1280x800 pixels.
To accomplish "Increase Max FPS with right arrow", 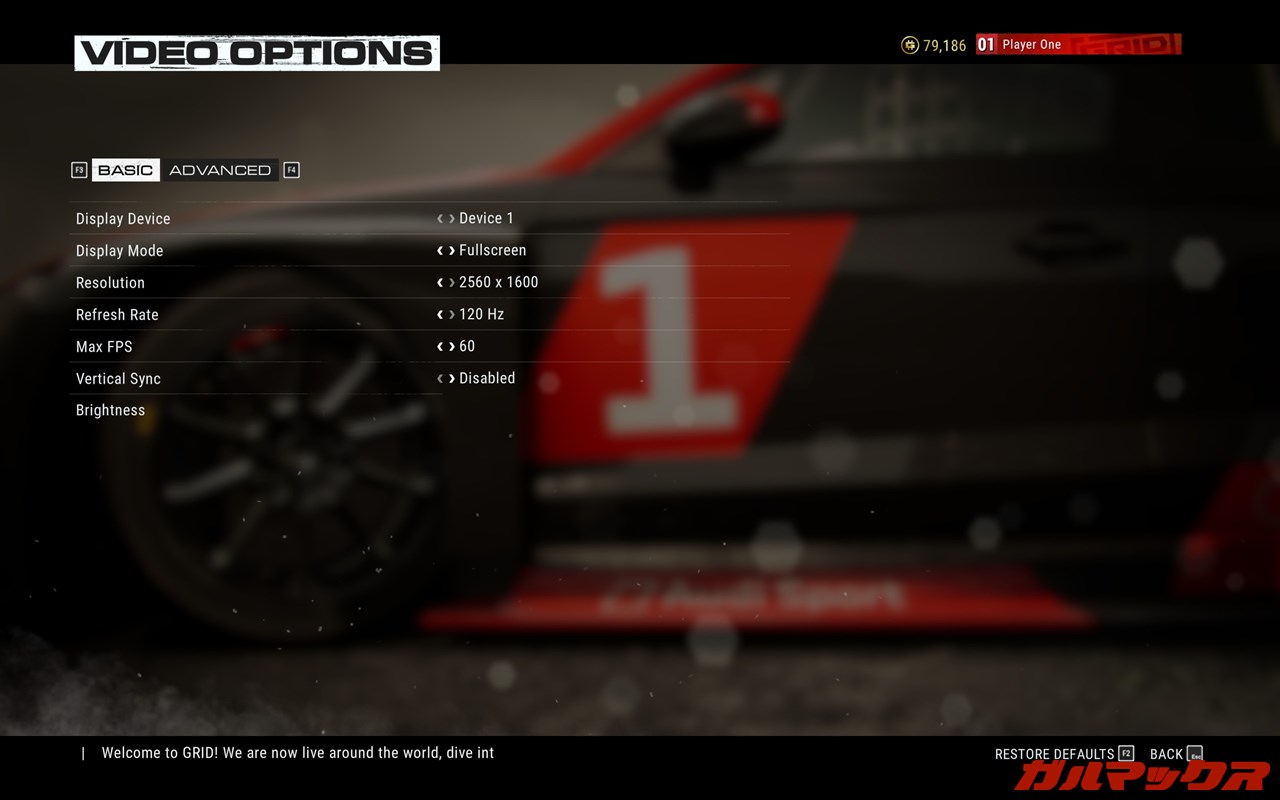I will pyautogui.click(x=452, y=347).
